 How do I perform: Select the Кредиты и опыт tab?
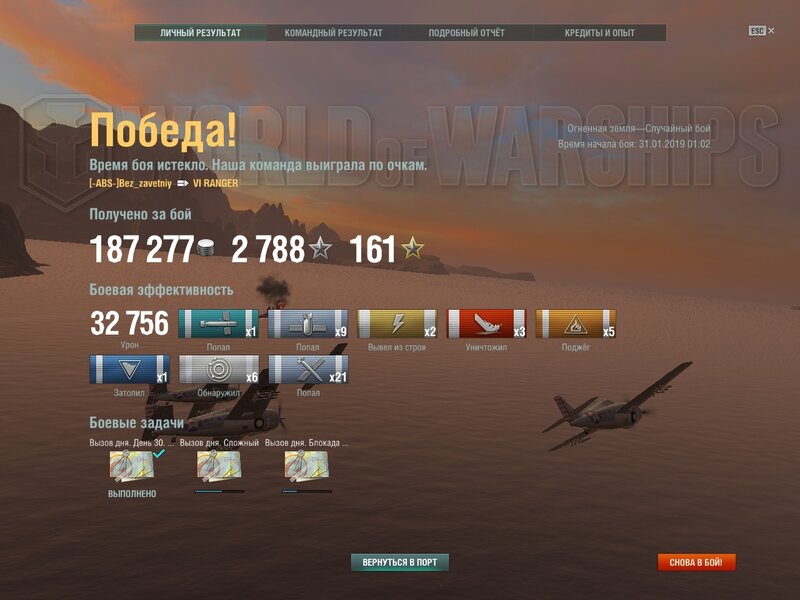click(x=599, y=33)
